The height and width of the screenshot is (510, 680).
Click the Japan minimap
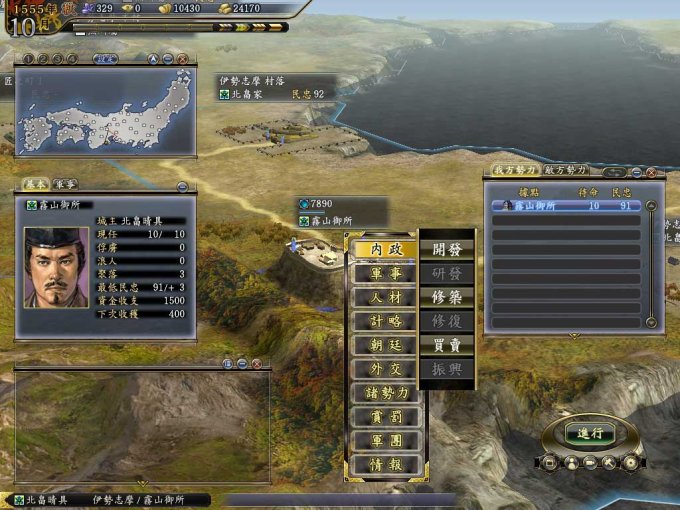click(x=105, y=110)
